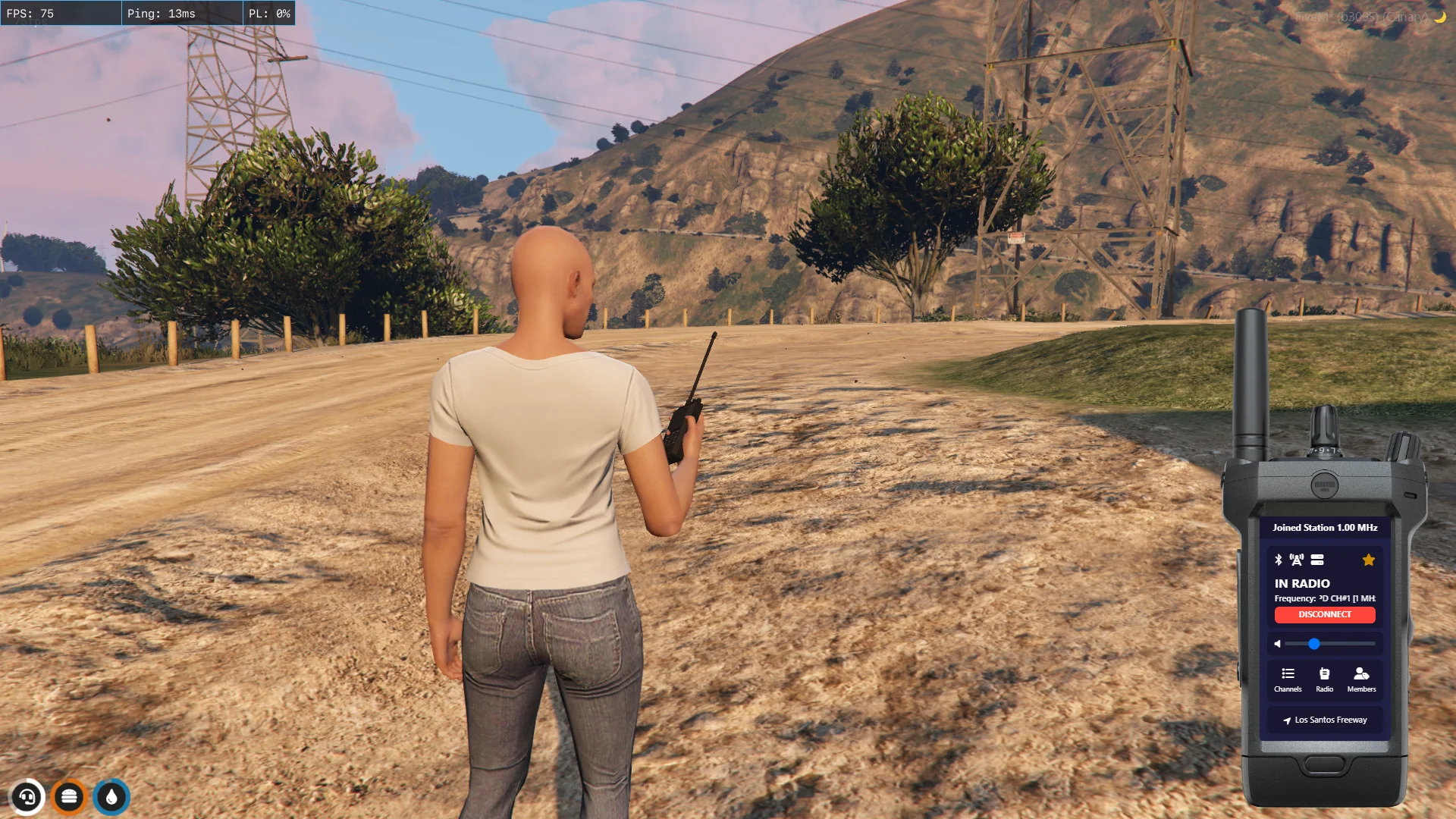The height and width of the screenshot is (819, 1456).
Task: Disconnect from the current radio channel
Action: point(1324,614)
